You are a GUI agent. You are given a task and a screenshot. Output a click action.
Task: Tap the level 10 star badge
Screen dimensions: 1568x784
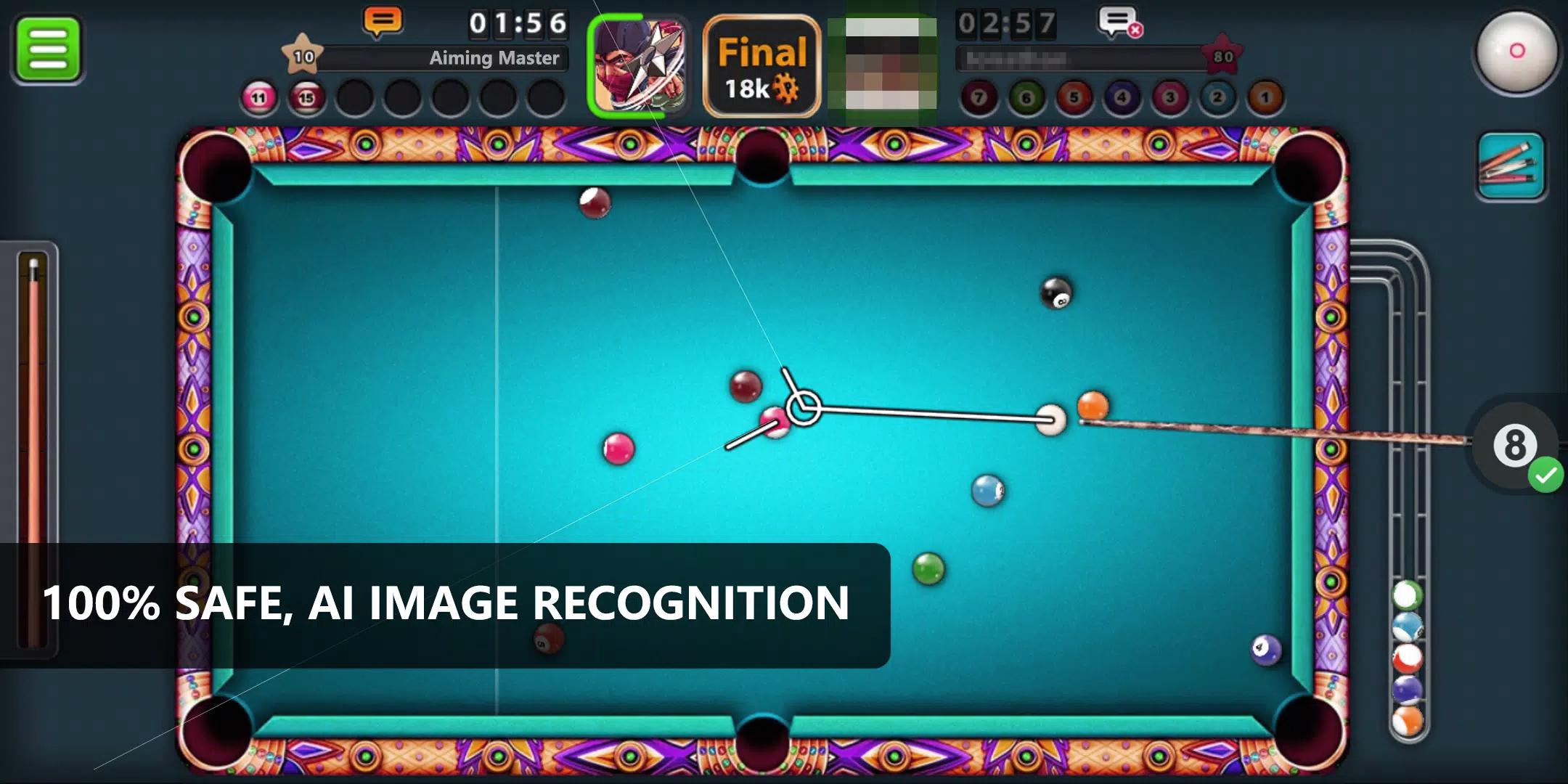(304, 53)
